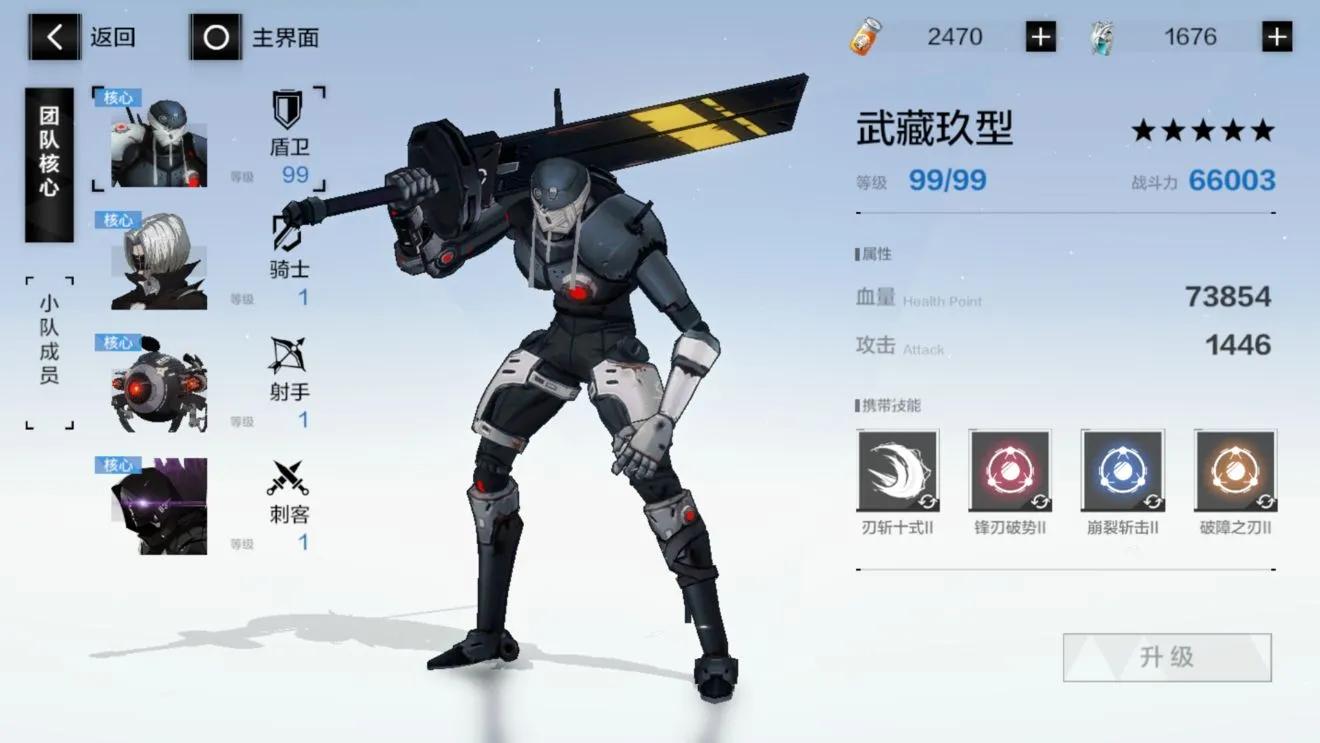Image resolution: width=1320 pixels, height=743 pixels.
Task: Select the 刃斩十式II skill icon
Action: coord(897,470)
